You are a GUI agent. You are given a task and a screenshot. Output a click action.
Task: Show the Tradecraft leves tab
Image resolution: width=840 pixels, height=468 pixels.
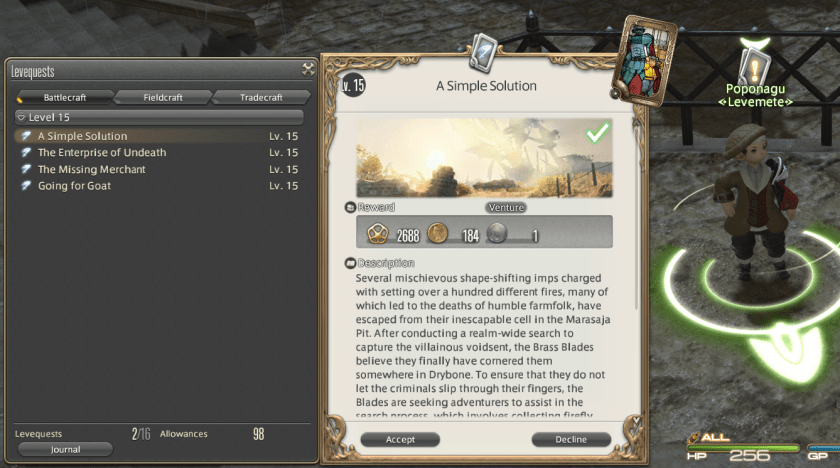[x=261, y=97]
